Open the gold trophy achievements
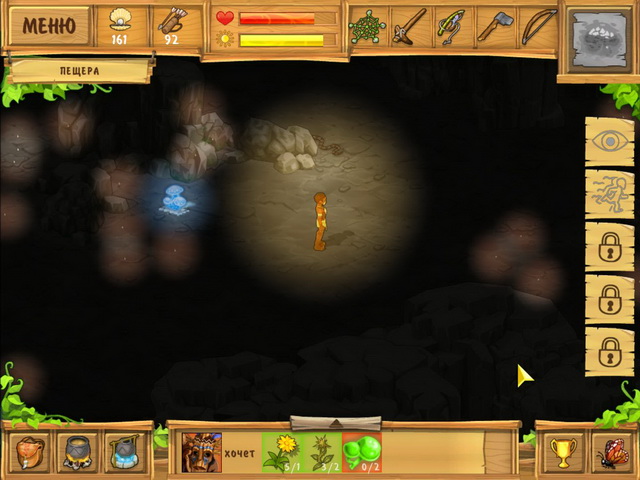This screenshot has height=480, width=640. point(562,453)
